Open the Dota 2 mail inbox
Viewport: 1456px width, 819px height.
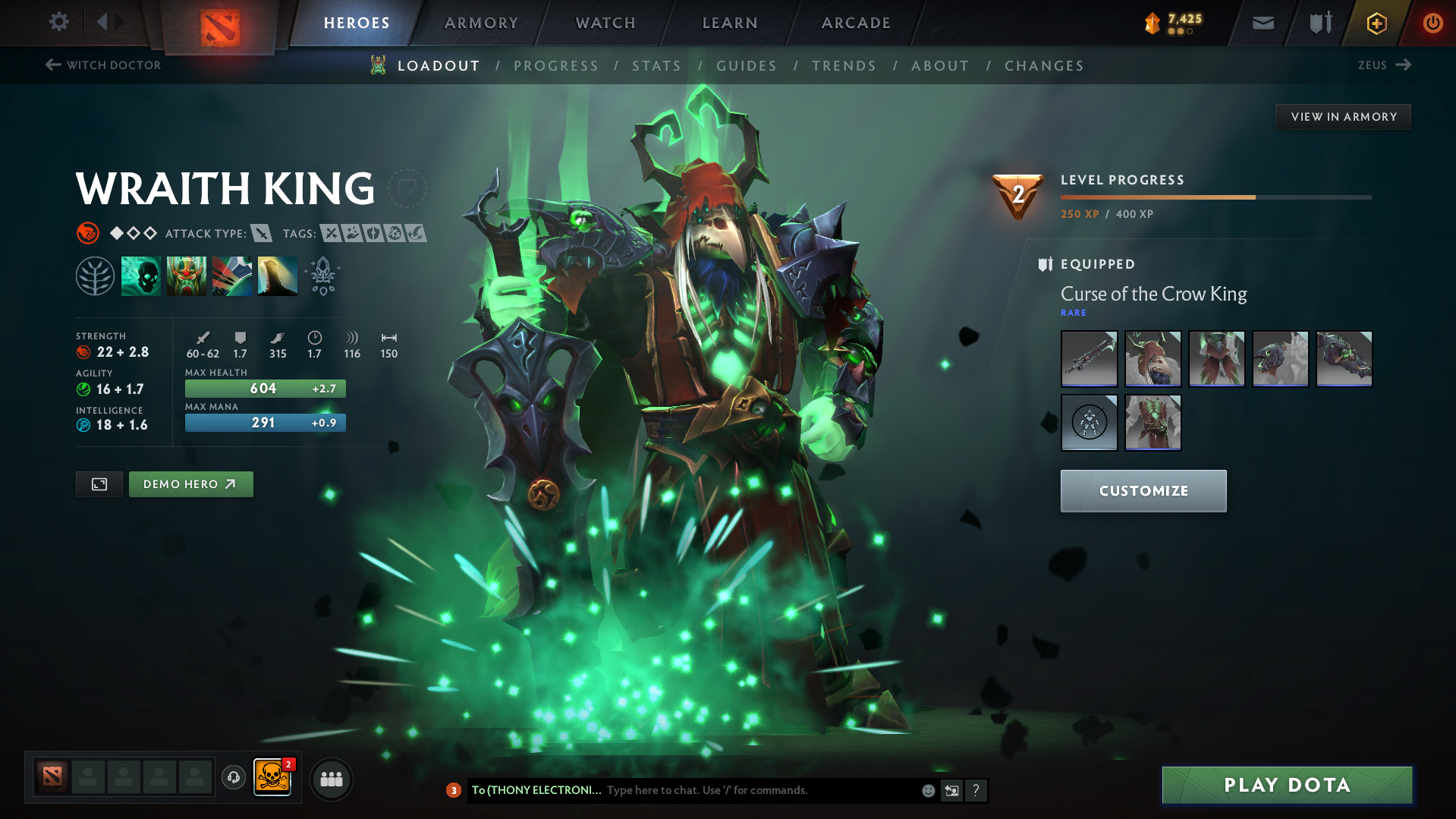(1262, 23)
